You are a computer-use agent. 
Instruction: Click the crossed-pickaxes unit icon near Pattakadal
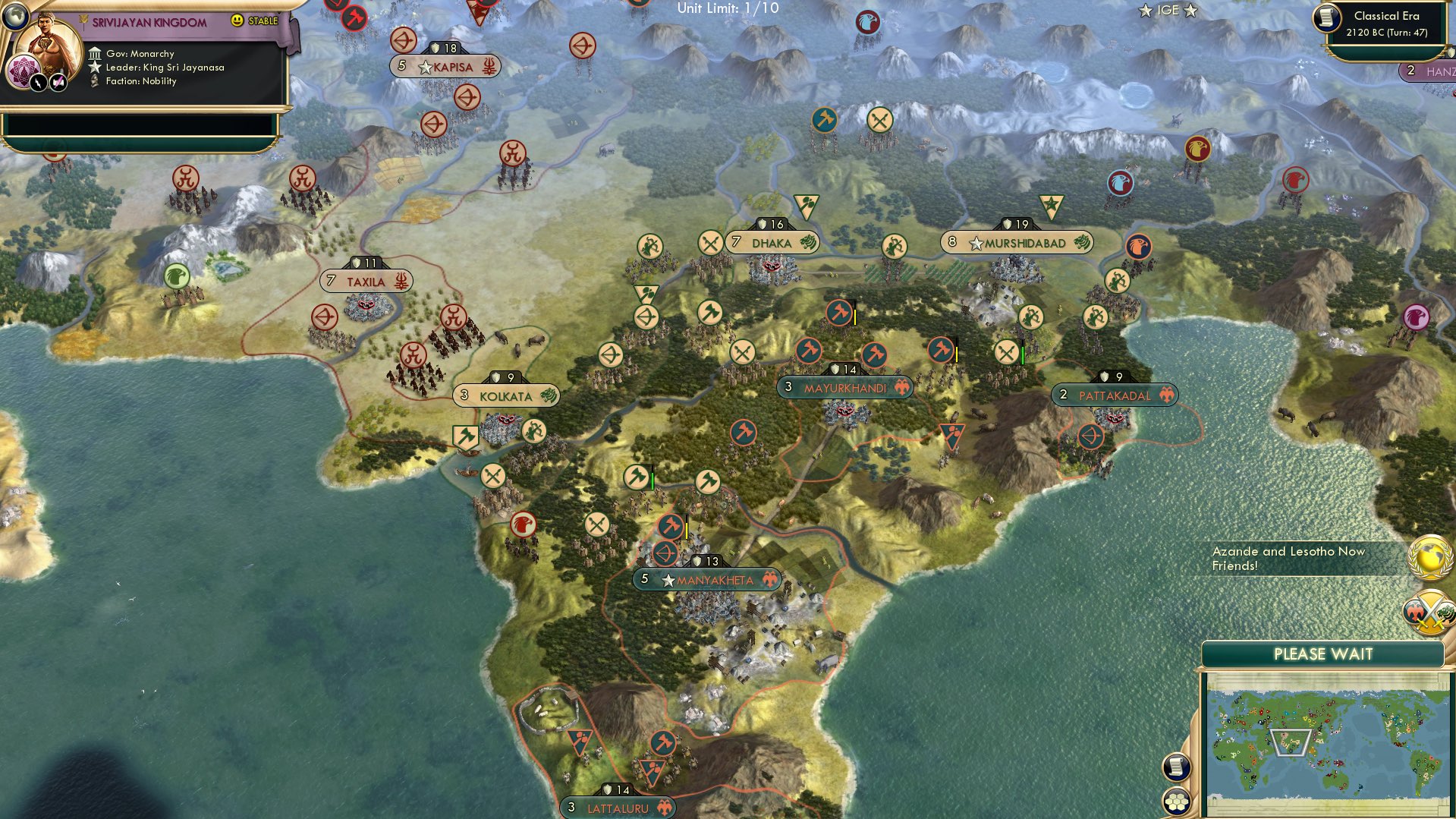click(x=1005, y=351)
